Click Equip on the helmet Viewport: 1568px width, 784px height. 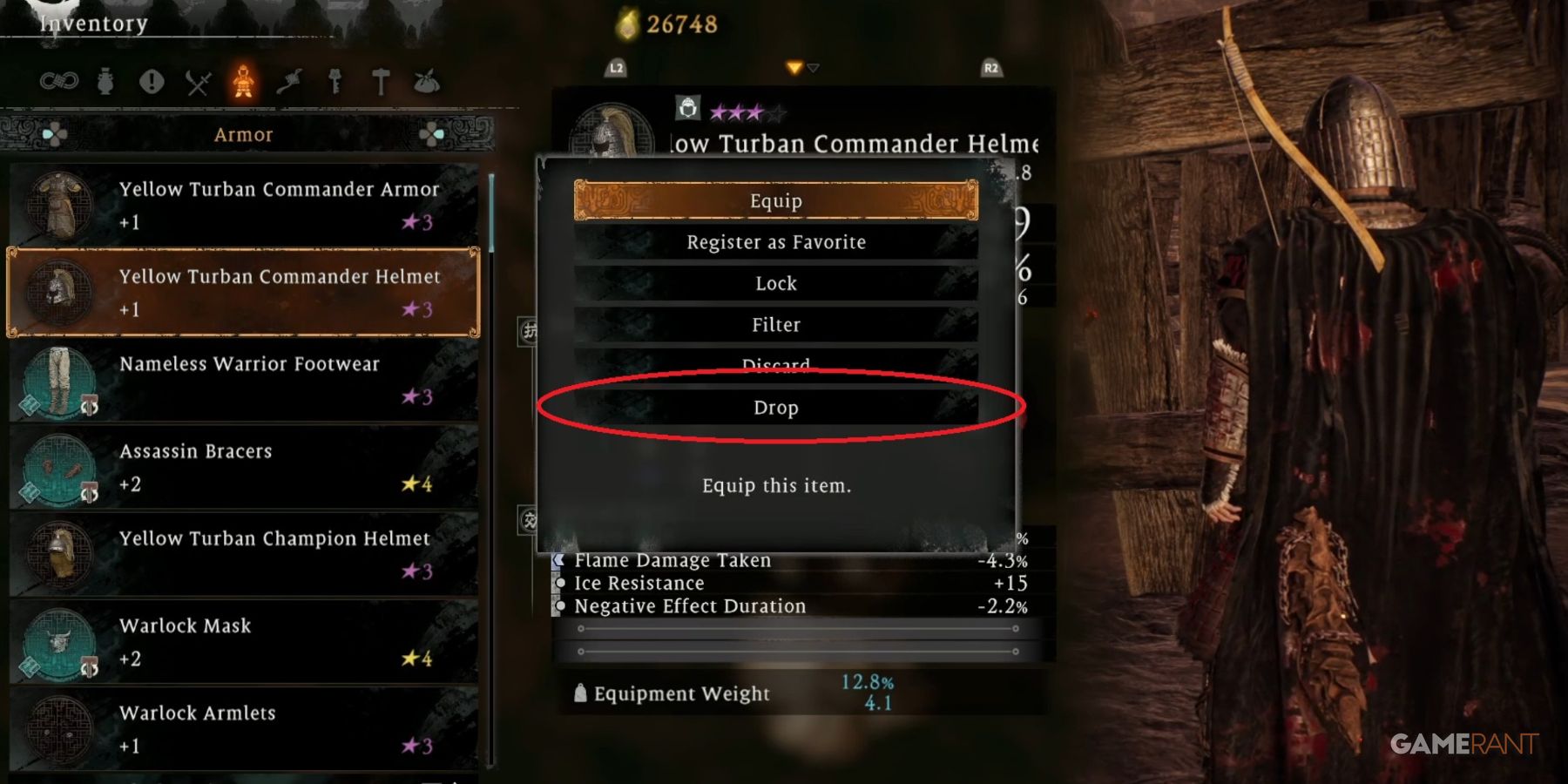(775, 200)
